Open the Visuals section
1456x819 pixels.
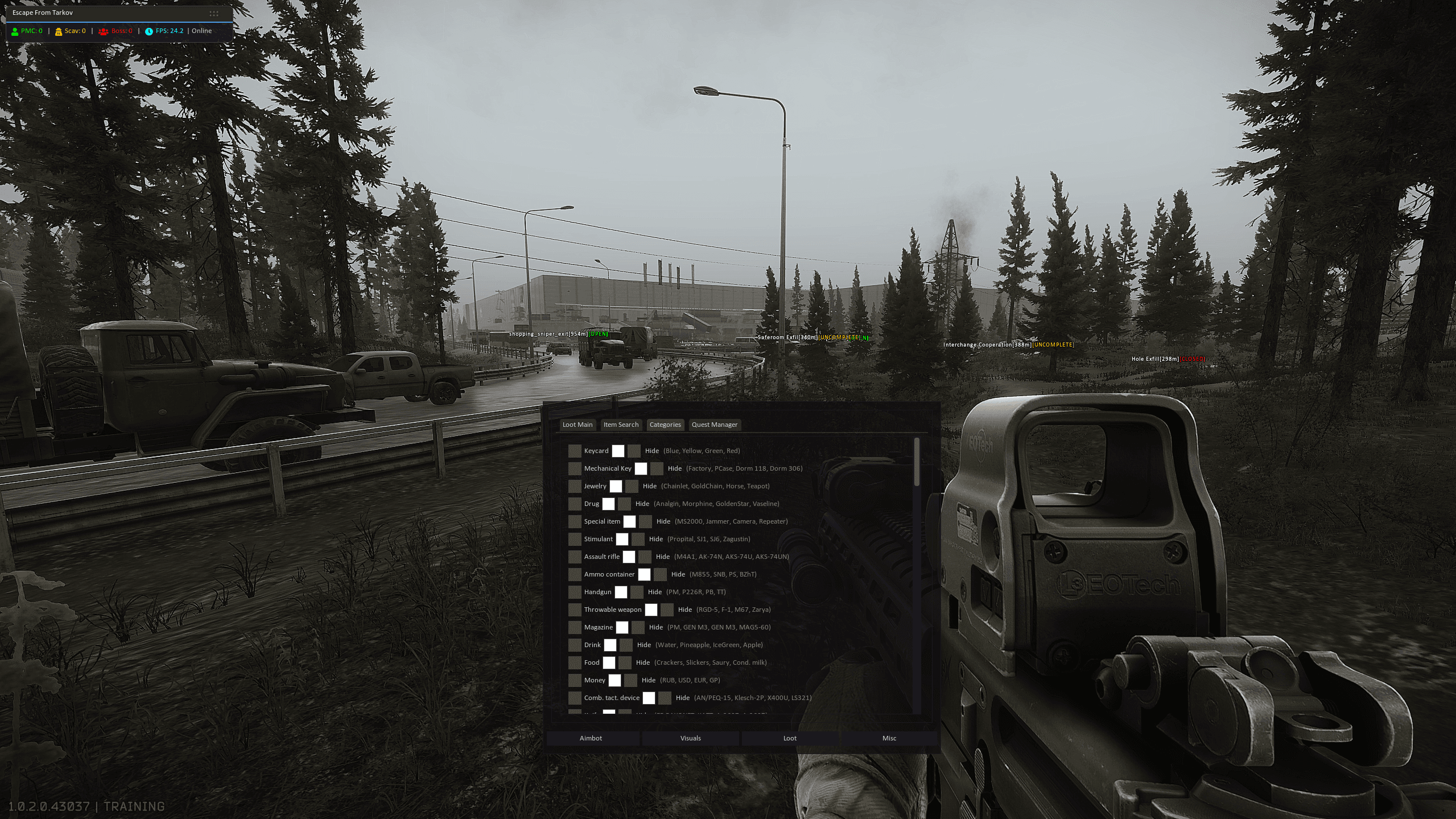pyautogui.click(x=690, y=738)
